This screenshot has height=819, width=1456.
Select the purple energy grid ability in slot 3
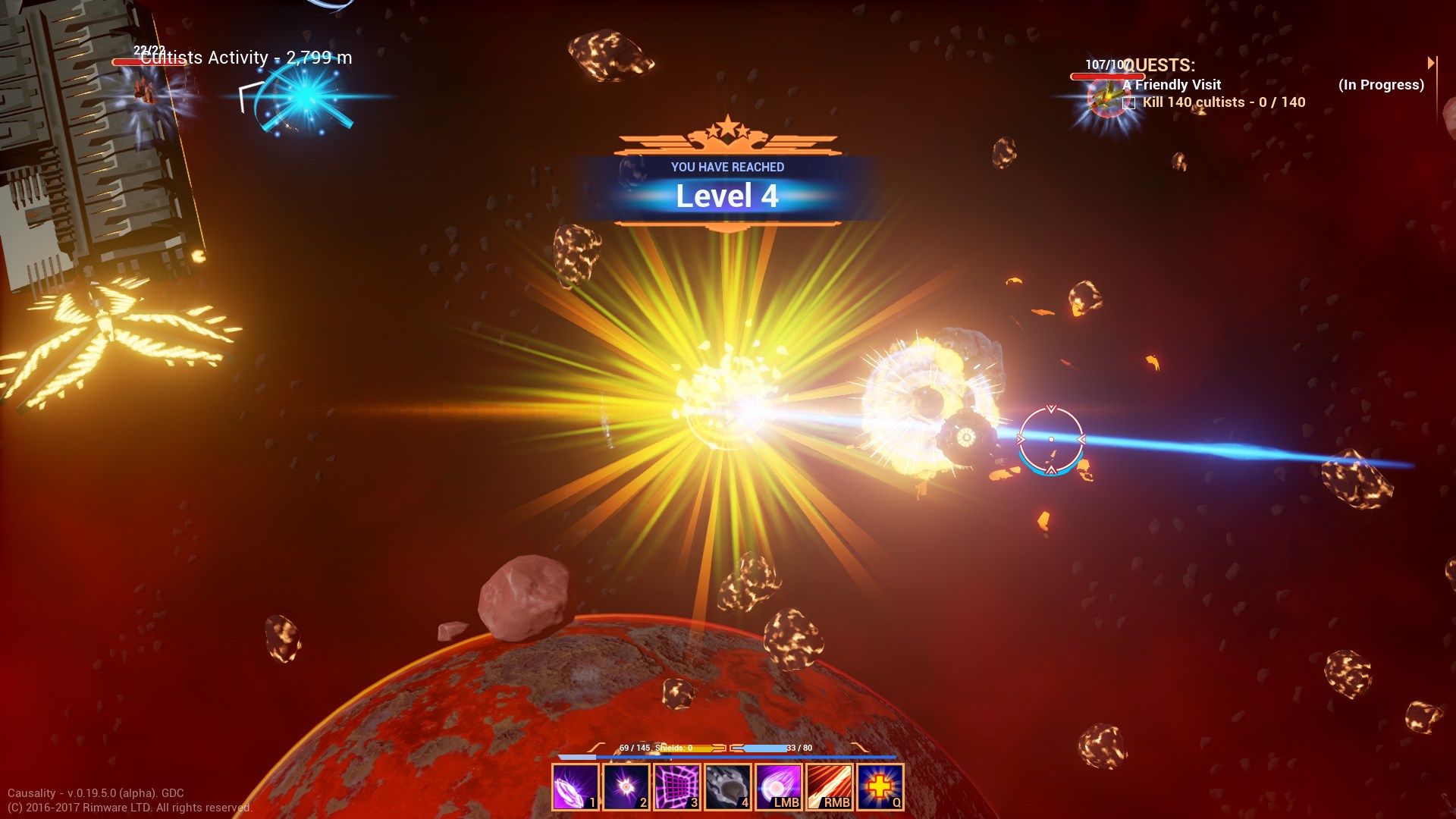(676, 788)
